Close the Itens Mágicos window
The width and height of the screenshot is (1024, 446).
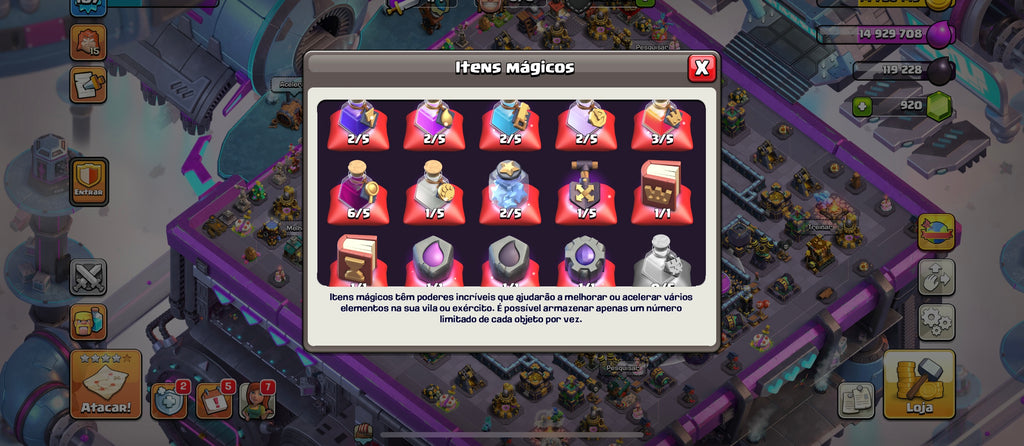[702, 68]
